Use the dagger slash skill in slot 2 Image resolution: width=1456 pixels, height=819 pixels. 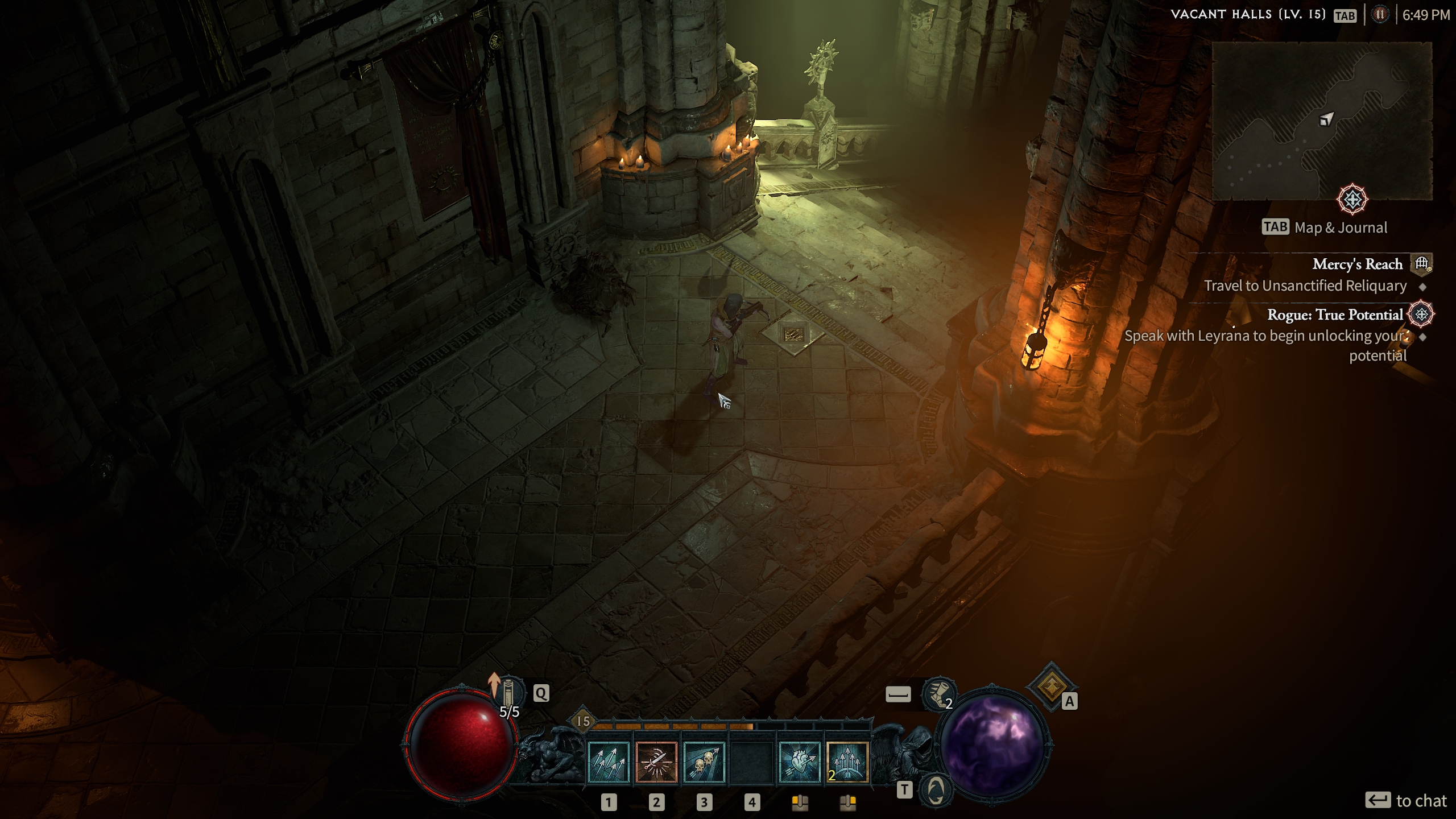[656, 763]
